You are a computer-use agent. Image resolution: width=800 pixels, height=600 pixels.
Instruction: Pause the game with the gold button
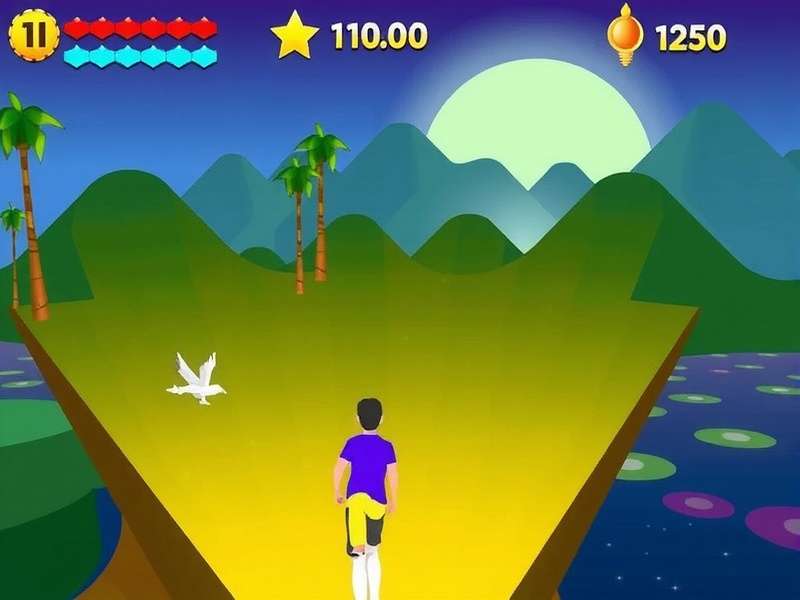click(x=34, y=35)
